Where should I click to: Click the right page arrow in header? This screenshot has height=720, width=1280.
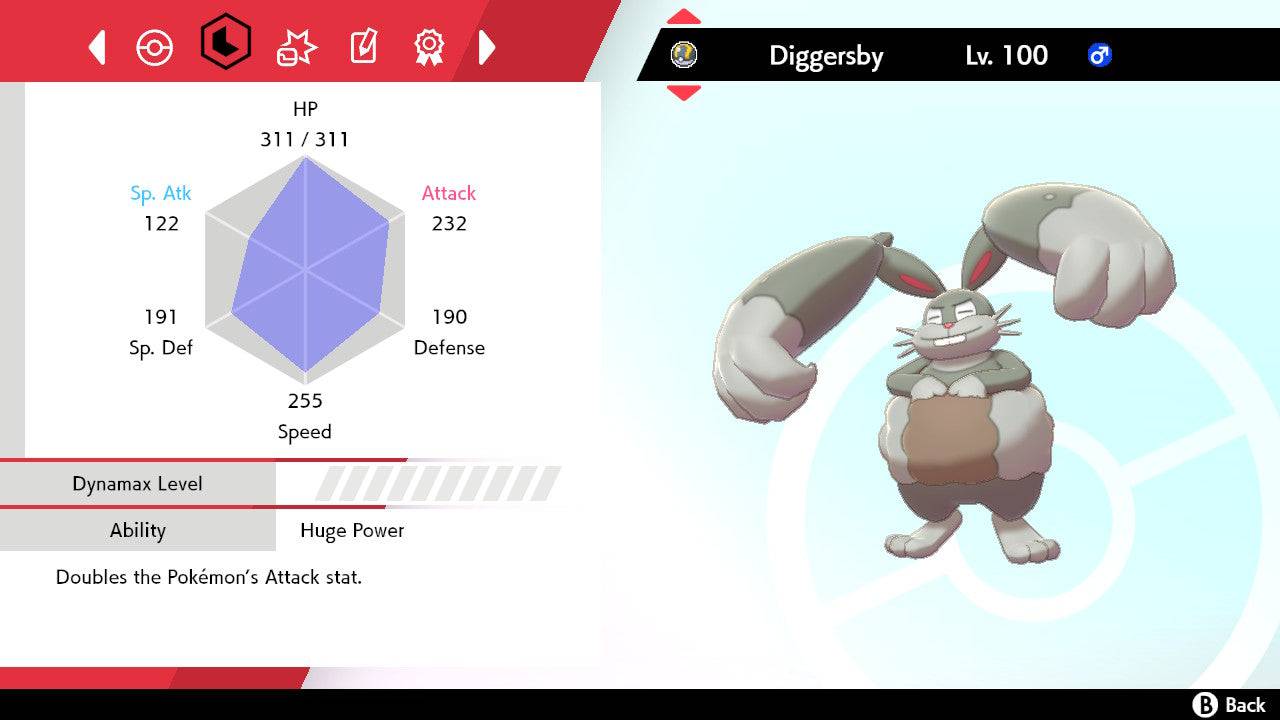coord(487,47)
